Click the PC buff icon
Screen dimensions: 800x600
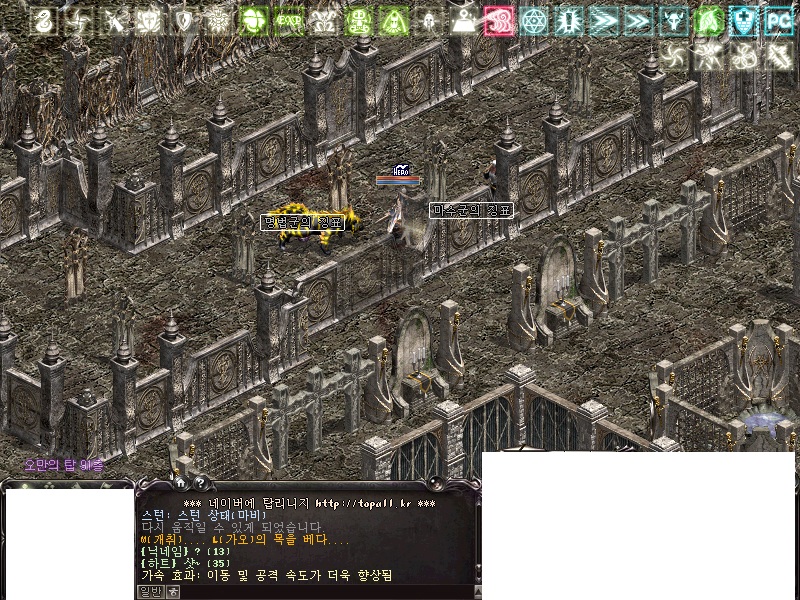click(777, 20)
